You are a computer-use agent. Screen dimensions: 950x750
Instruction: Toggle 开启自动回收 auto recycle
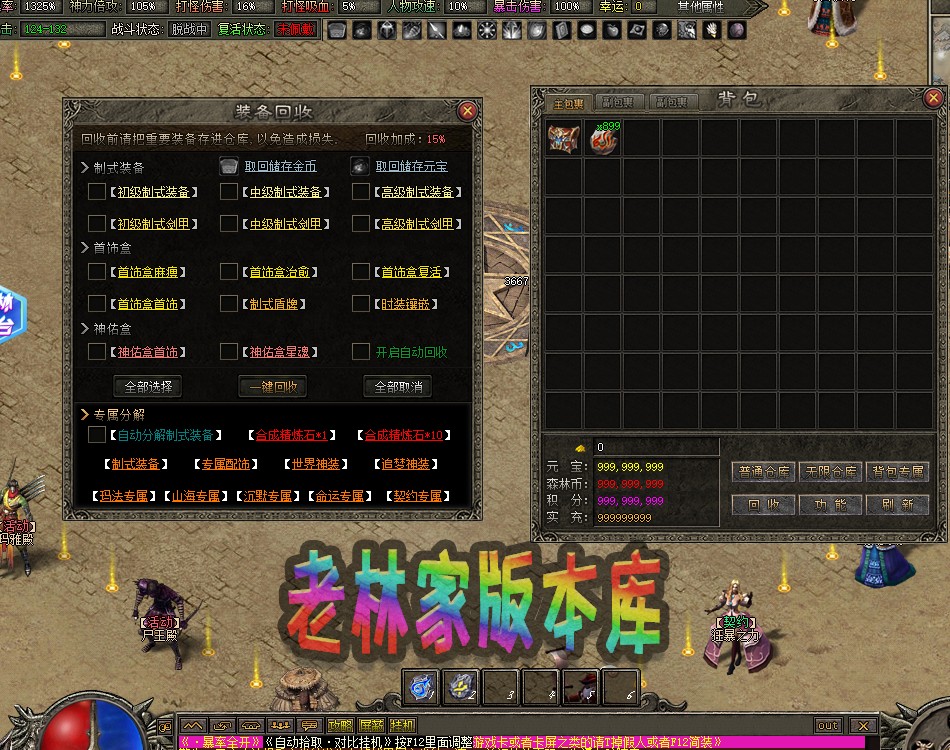coord(361,351)
